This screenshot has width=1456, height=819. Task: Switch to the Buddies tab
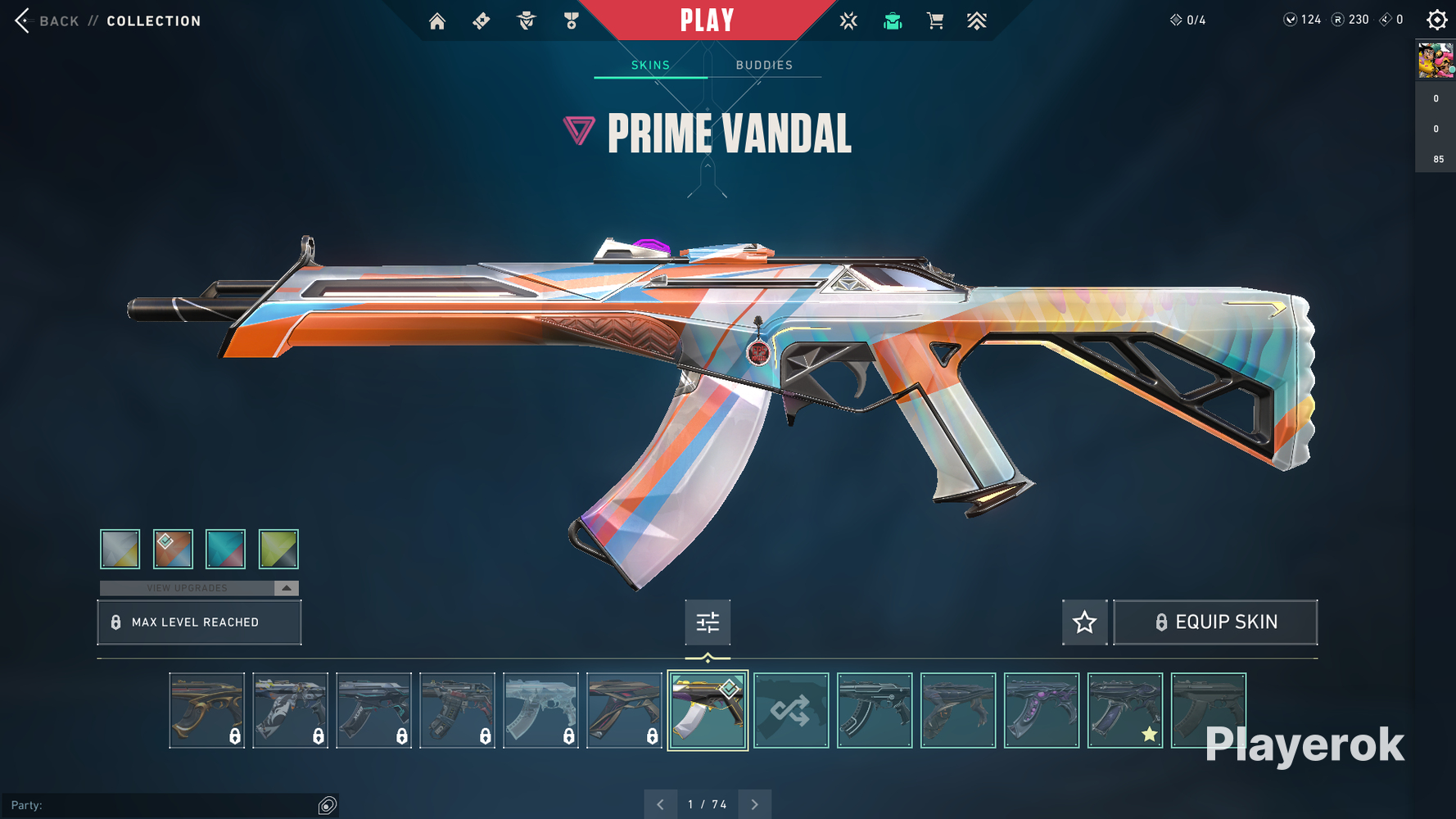(x=764, y=66)
